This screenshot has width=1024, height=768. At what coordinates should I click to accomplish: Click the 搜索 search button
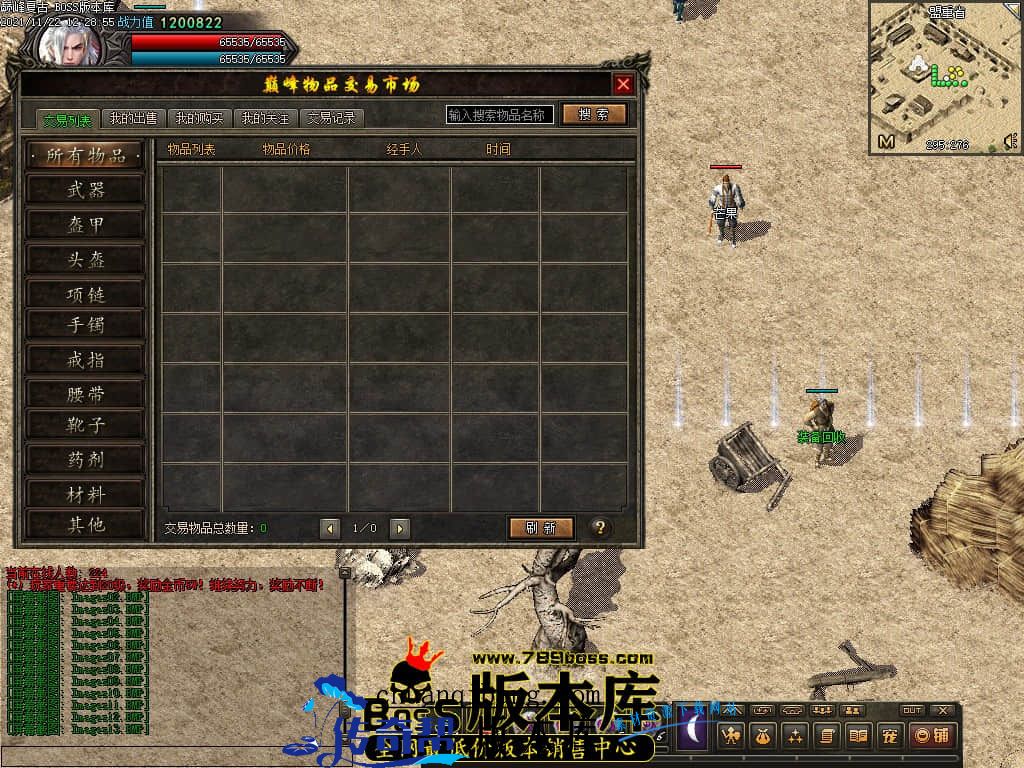(x=594, y=114)
